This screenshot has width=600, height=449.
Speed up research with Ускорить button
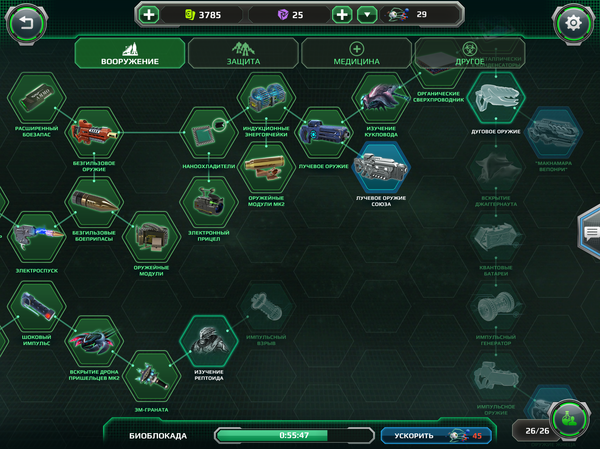point(434,436)
